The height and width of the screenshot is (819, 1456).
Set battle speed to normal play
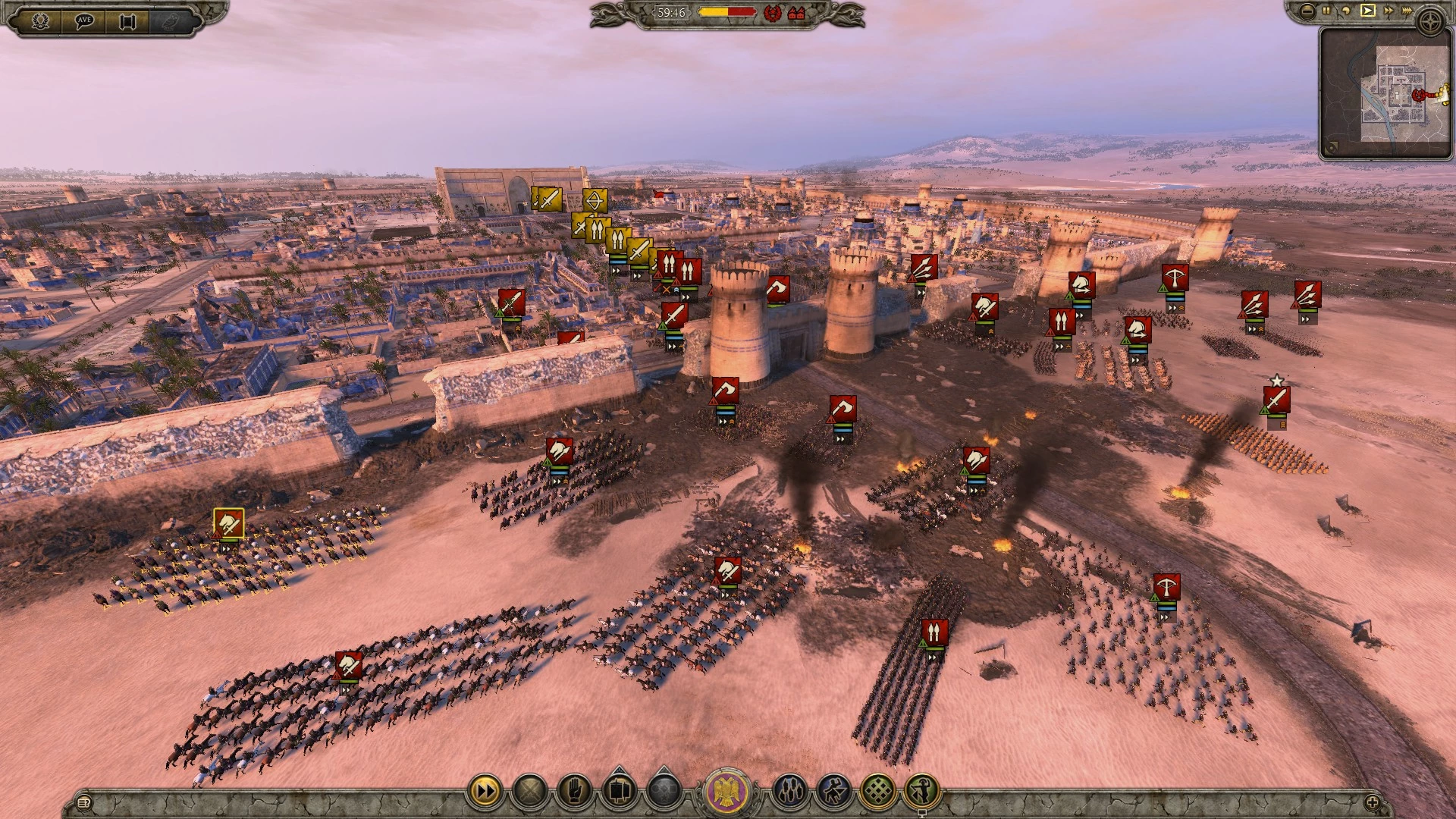(1367, 11)
